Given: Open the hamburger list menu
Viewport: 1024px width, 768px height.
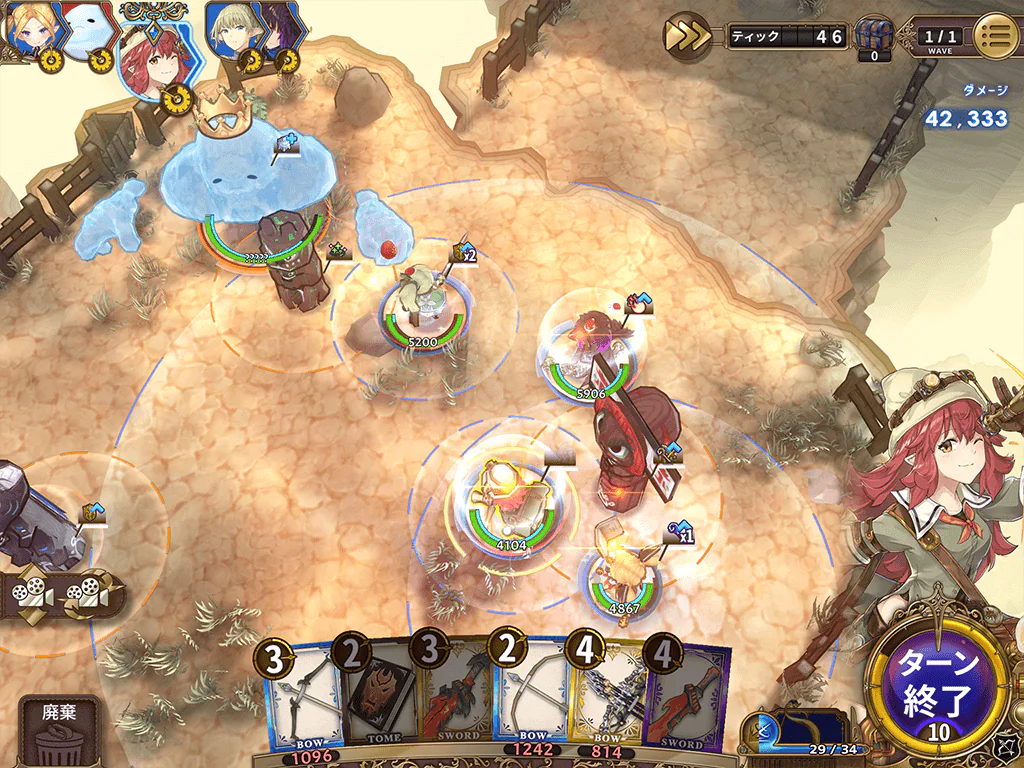Looking at the screenshot, I should pyautogui.click(x=995, y=36).
